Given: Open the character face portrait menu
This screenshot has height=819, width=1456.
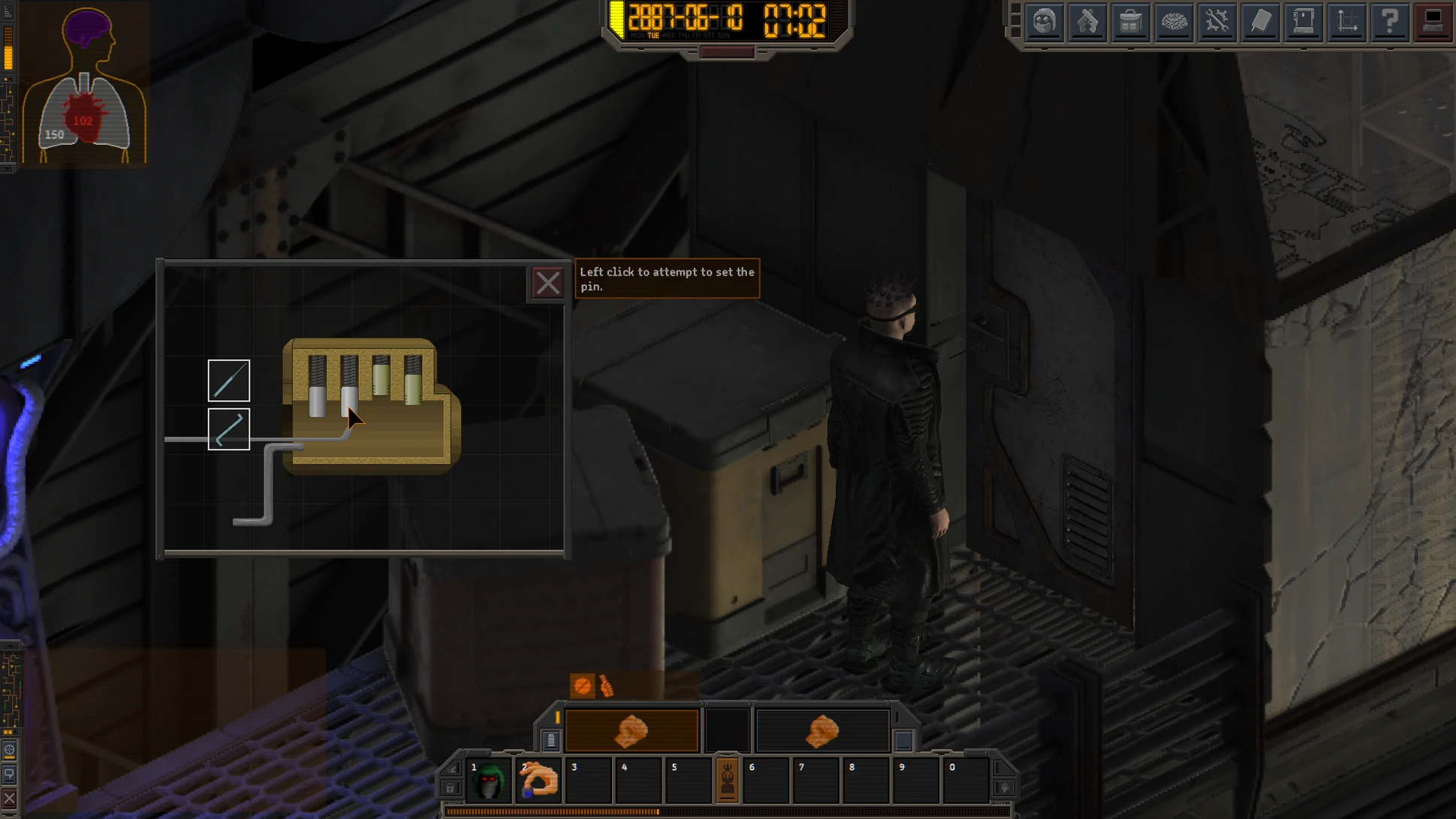Looking at the screenshot, I should pyautogui.click(x=1045, y=22).
